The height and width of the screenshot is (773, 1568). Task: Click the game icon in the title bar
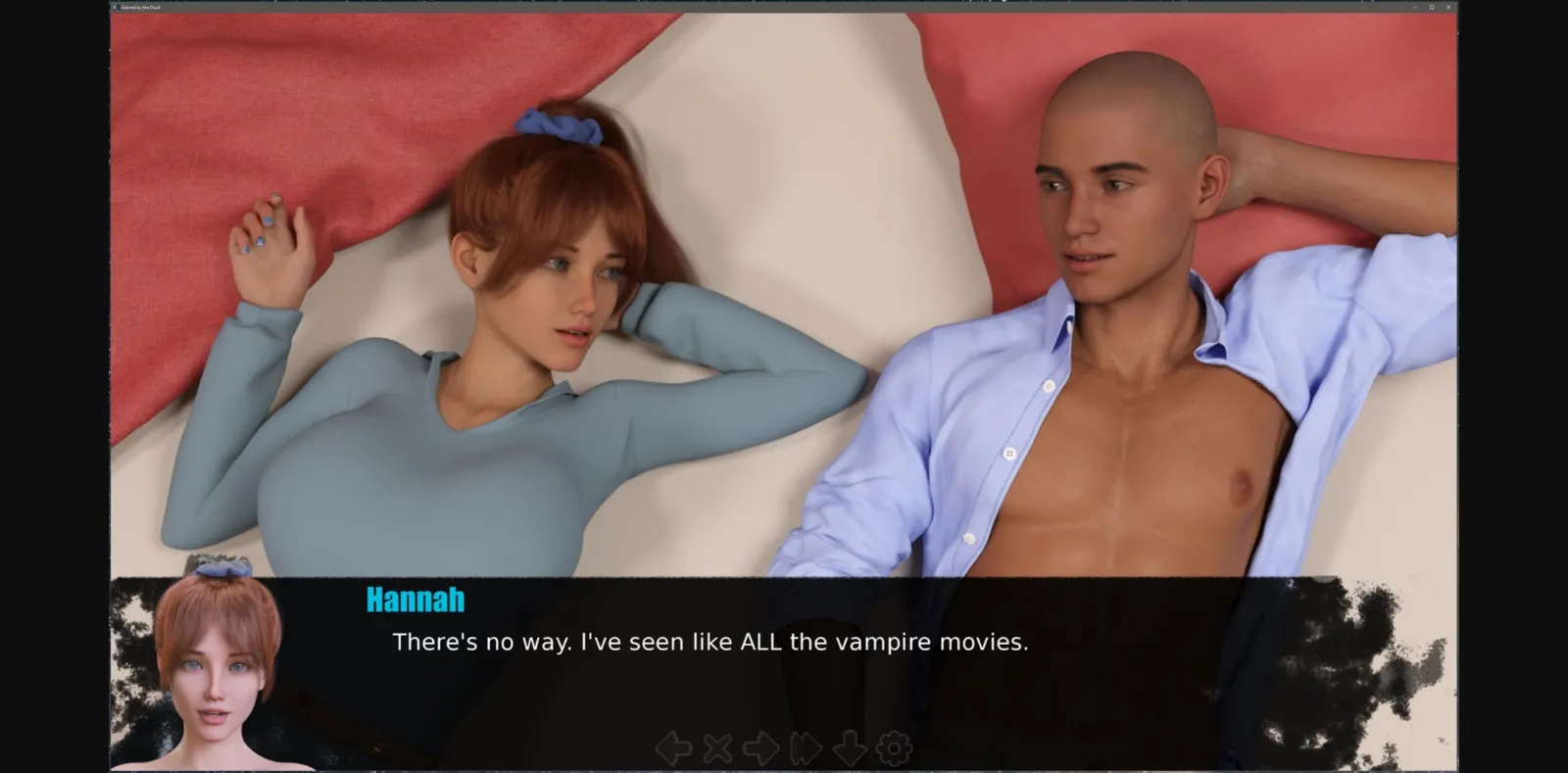[x=114, y=8]
